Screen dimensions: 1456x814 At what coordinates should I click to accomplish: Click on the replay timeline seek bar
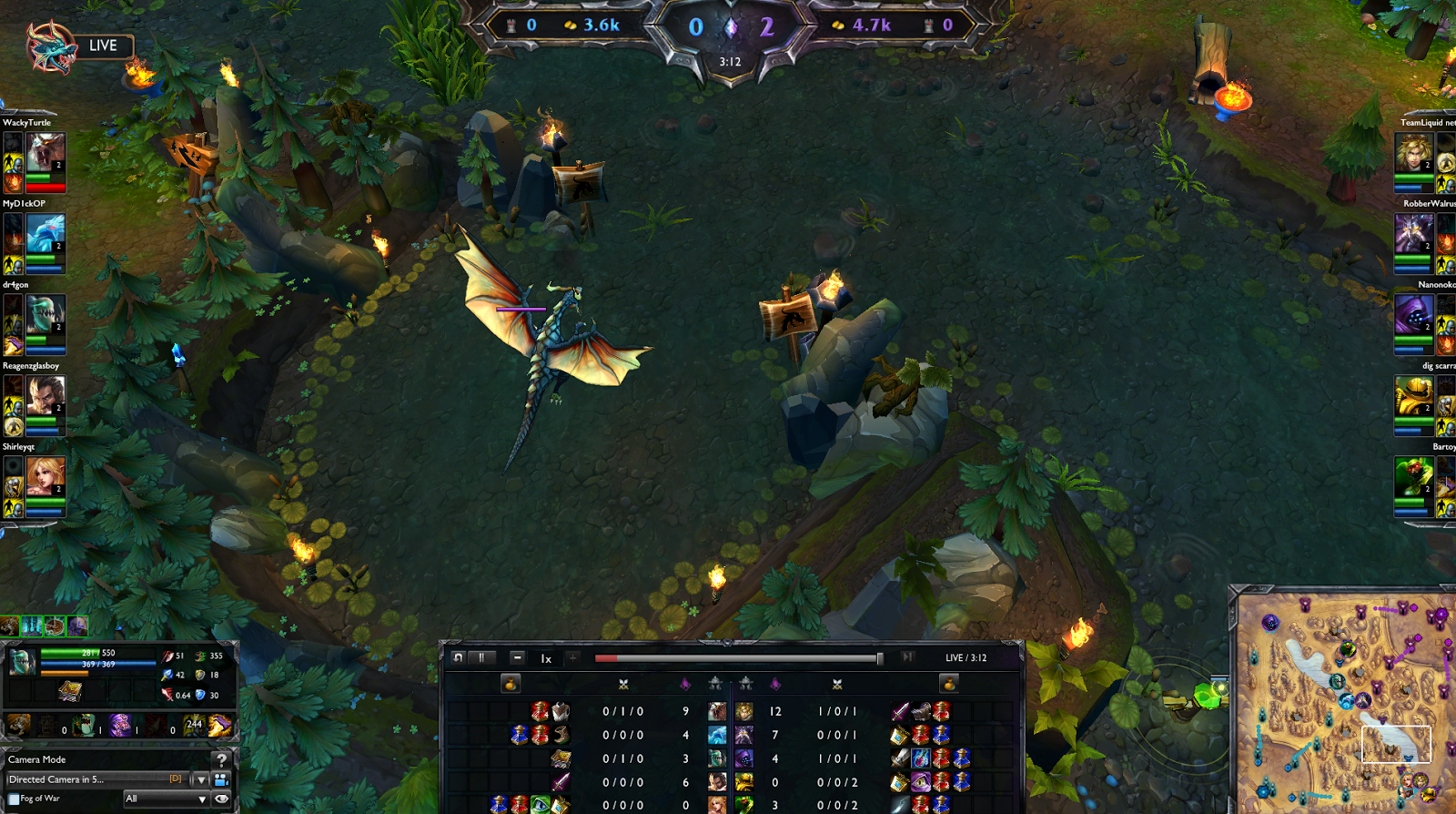pyautogui.click(x=737, y=656)
